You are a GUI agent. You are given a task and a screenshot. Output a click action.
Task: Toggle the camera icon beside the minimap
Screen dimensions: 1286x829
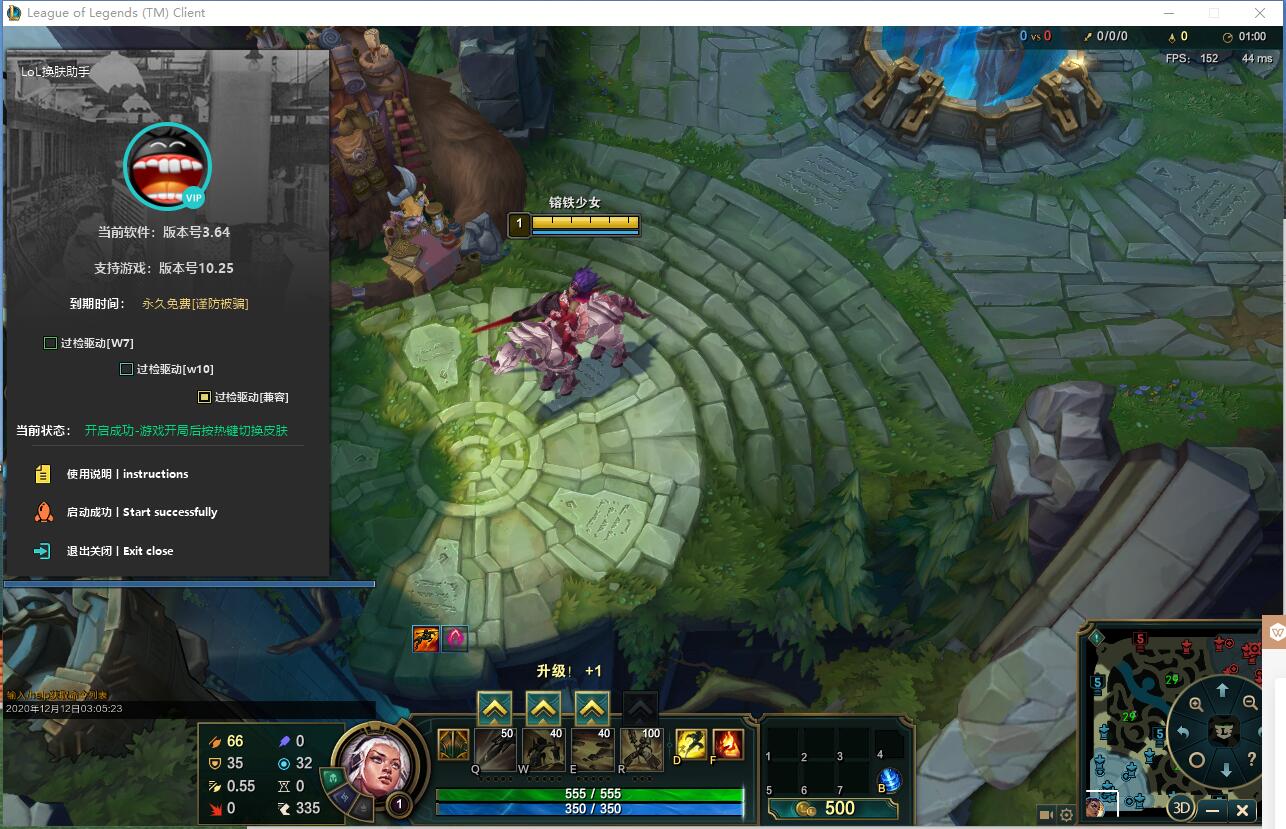tap(1046, 815)
